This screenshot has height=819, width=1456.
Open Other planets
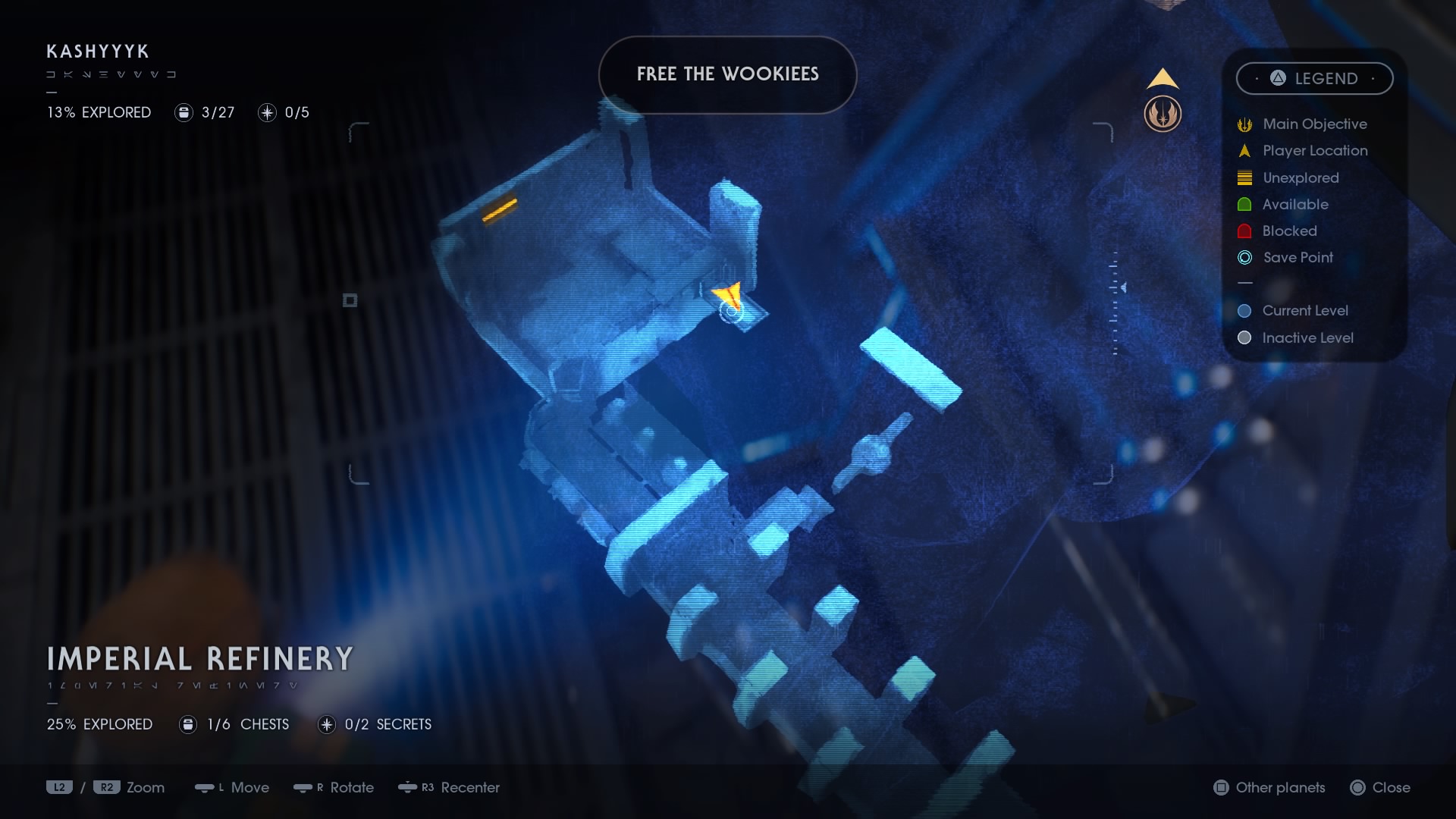pos(1268,788)
